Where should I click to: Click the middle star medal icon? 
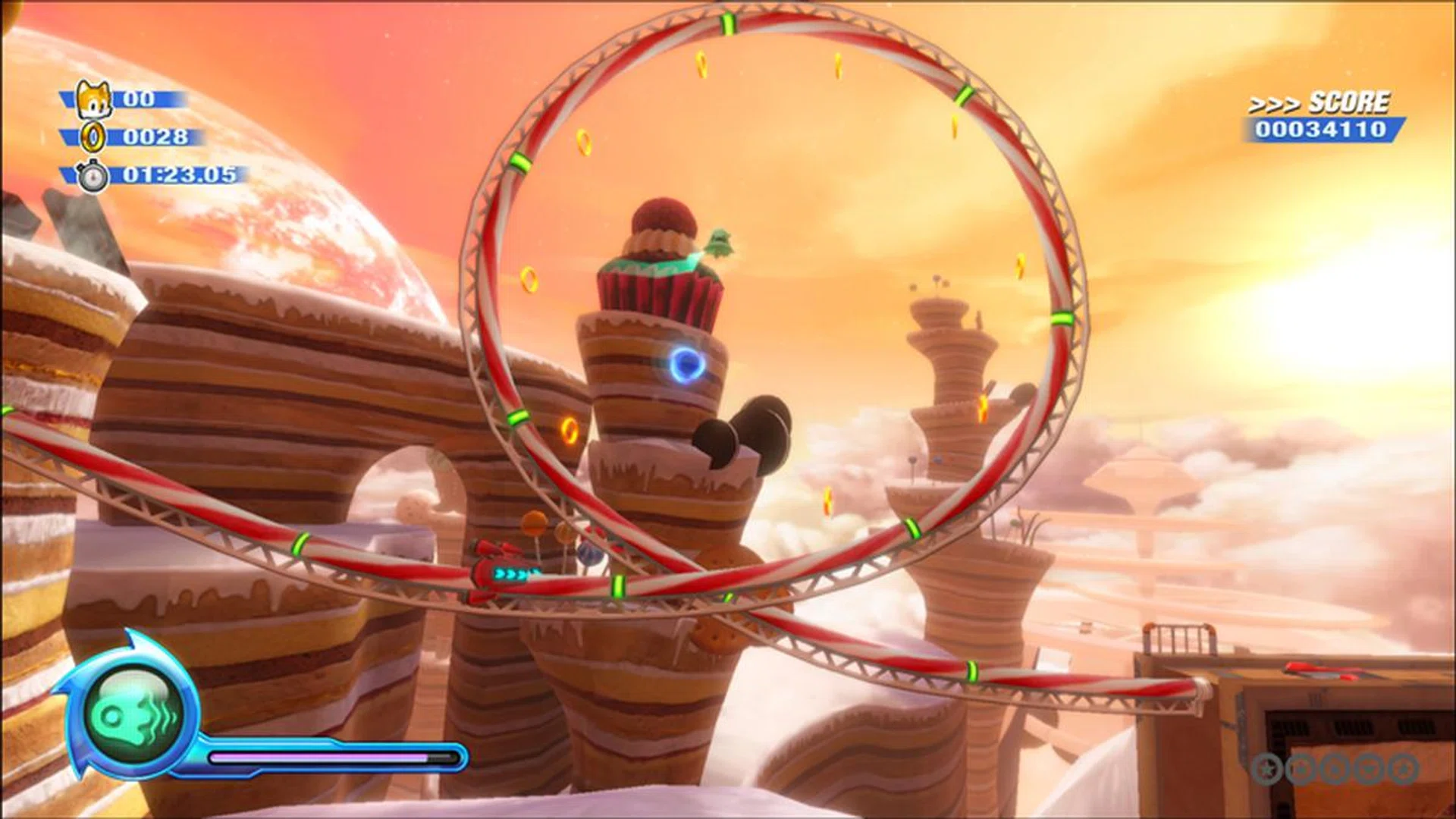1333,768
